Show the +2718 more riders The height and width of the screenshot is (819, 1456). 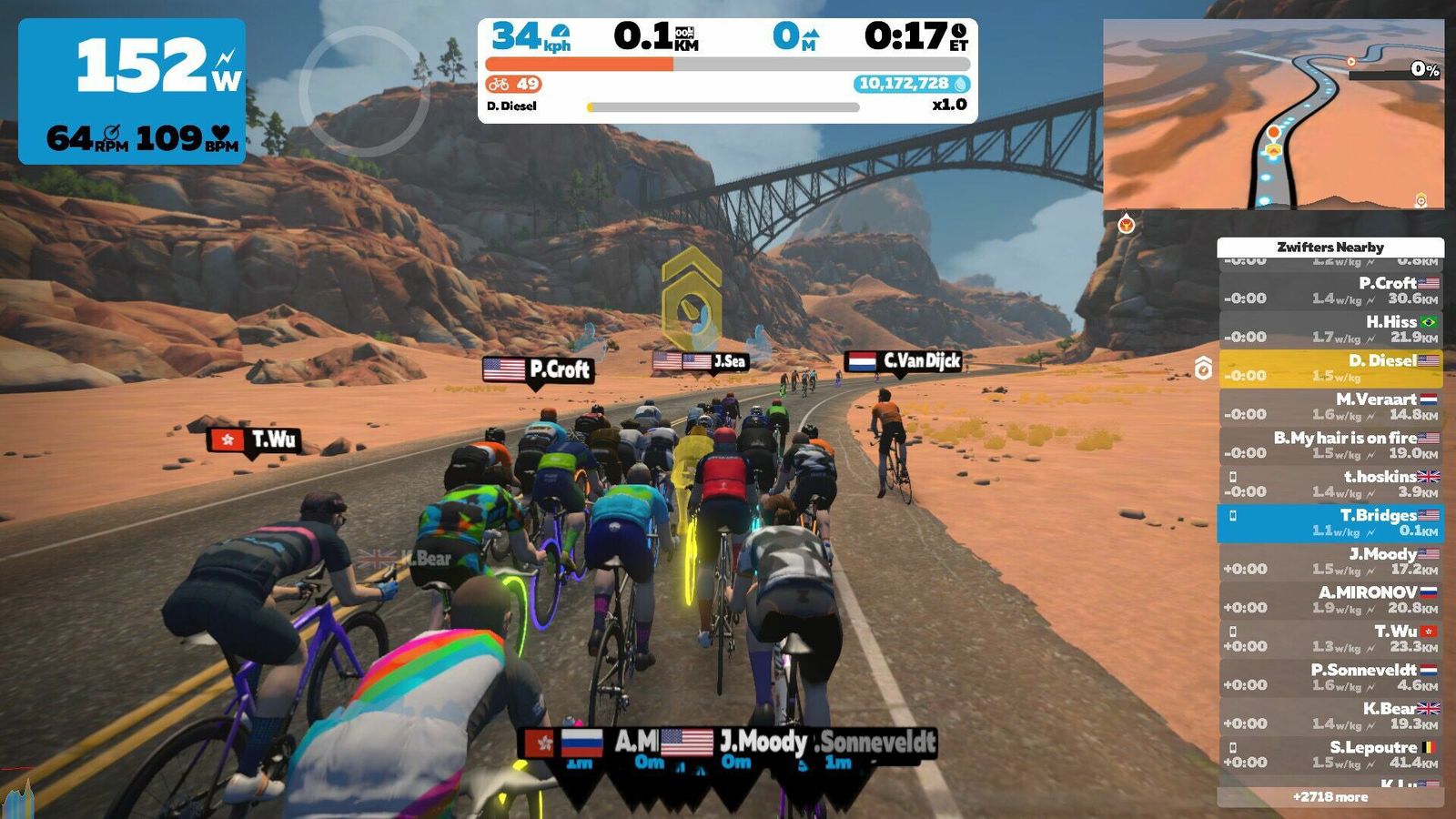pyautogui.click(x=1330, y=797)
